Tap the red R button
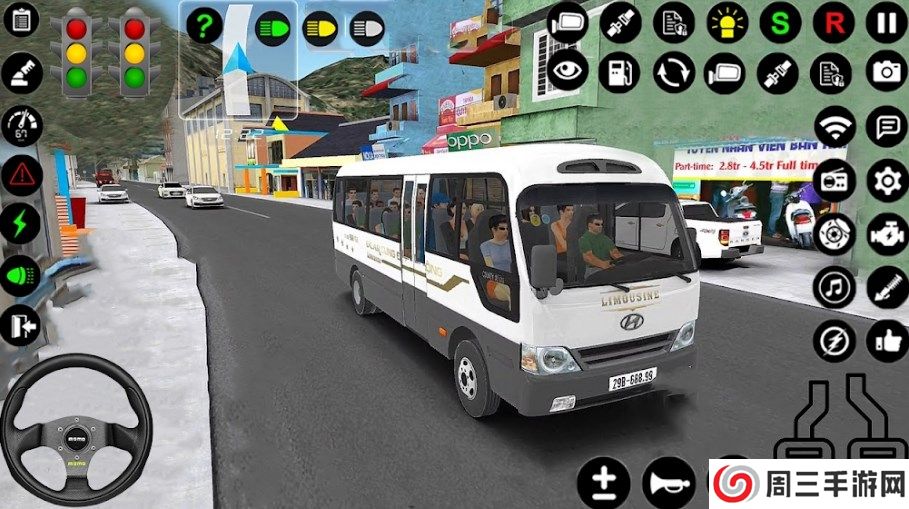This screenshot has width=909, height=509. coord(832,22)
